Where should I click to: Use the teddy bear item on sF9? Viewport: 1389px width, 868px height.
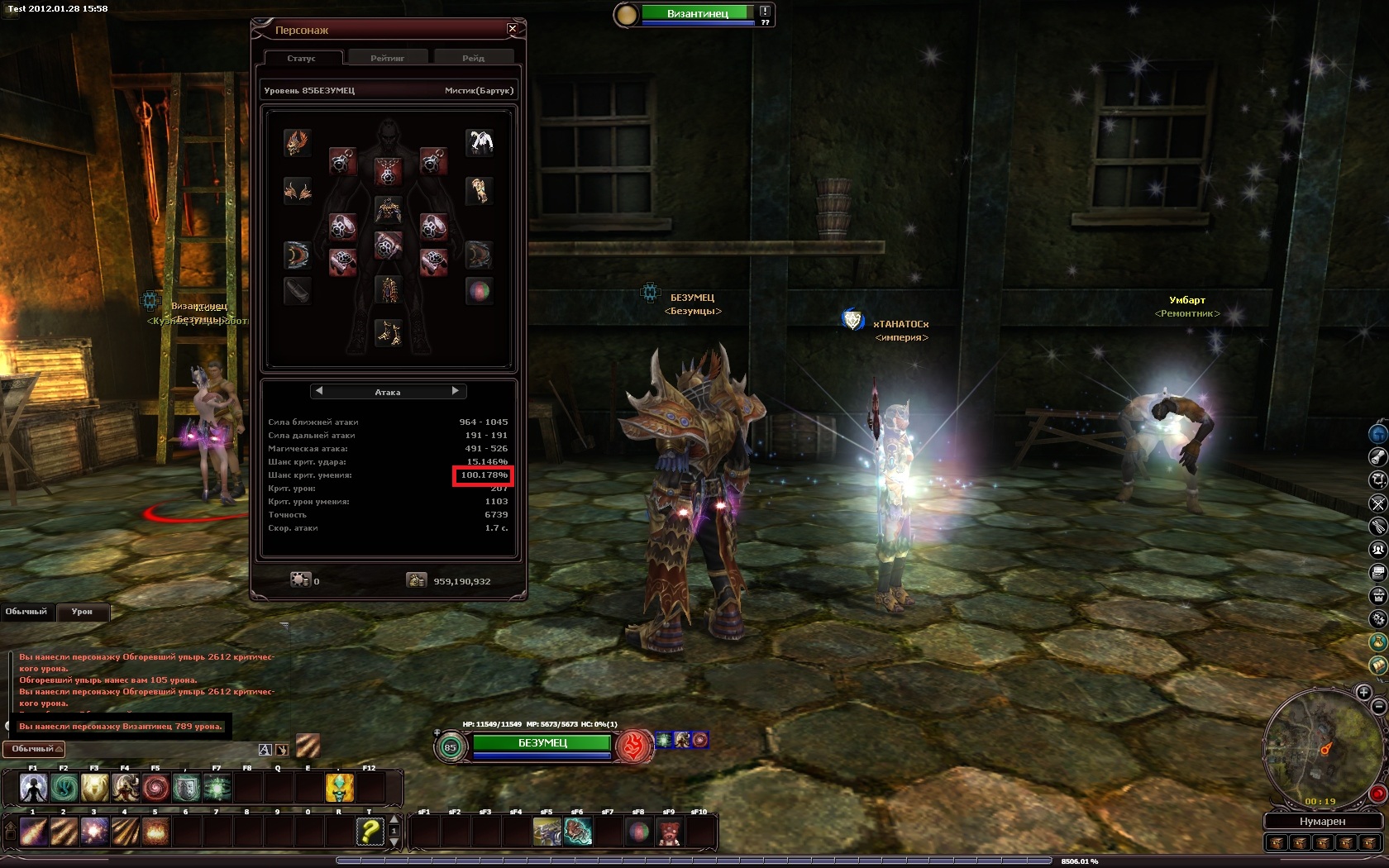click(668, 832)
